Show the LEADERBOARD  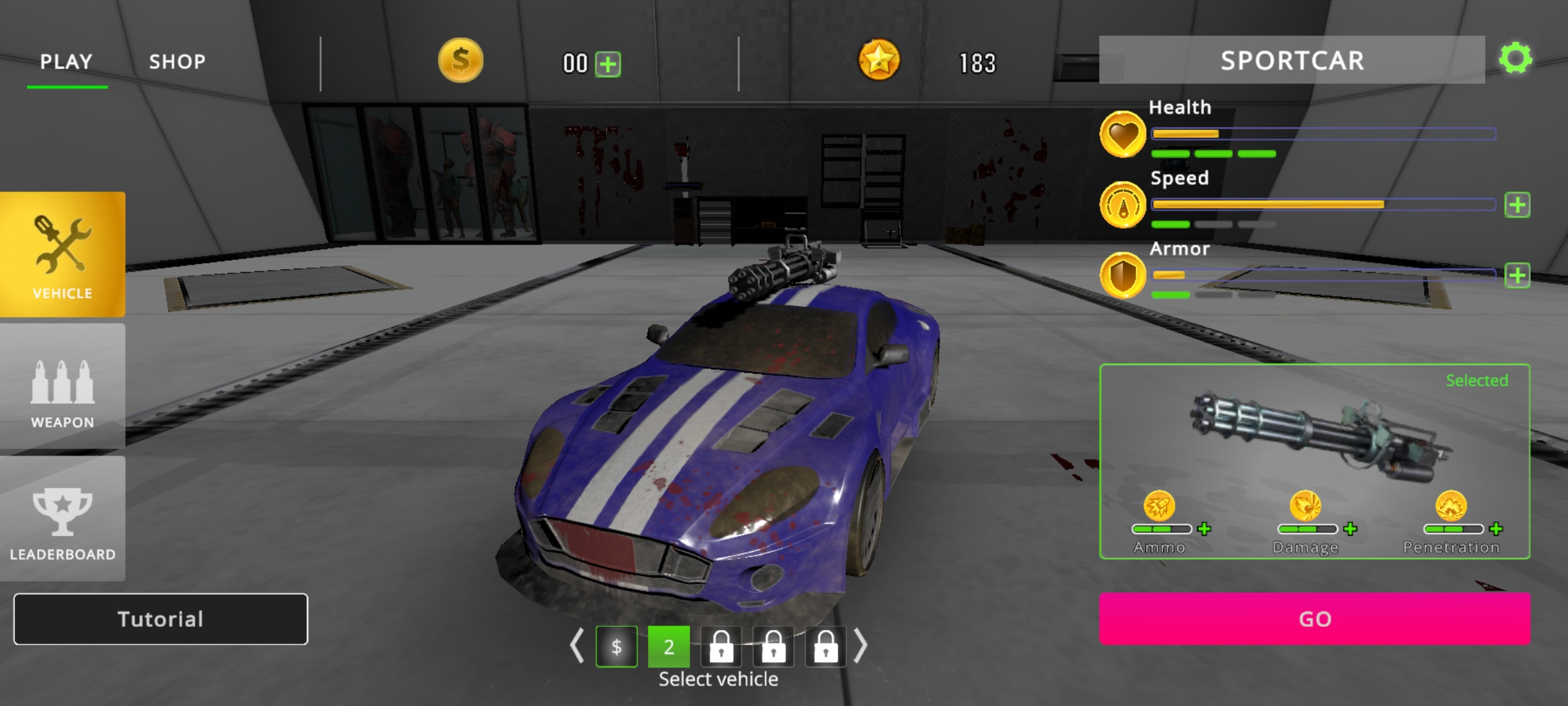point(63,518)
